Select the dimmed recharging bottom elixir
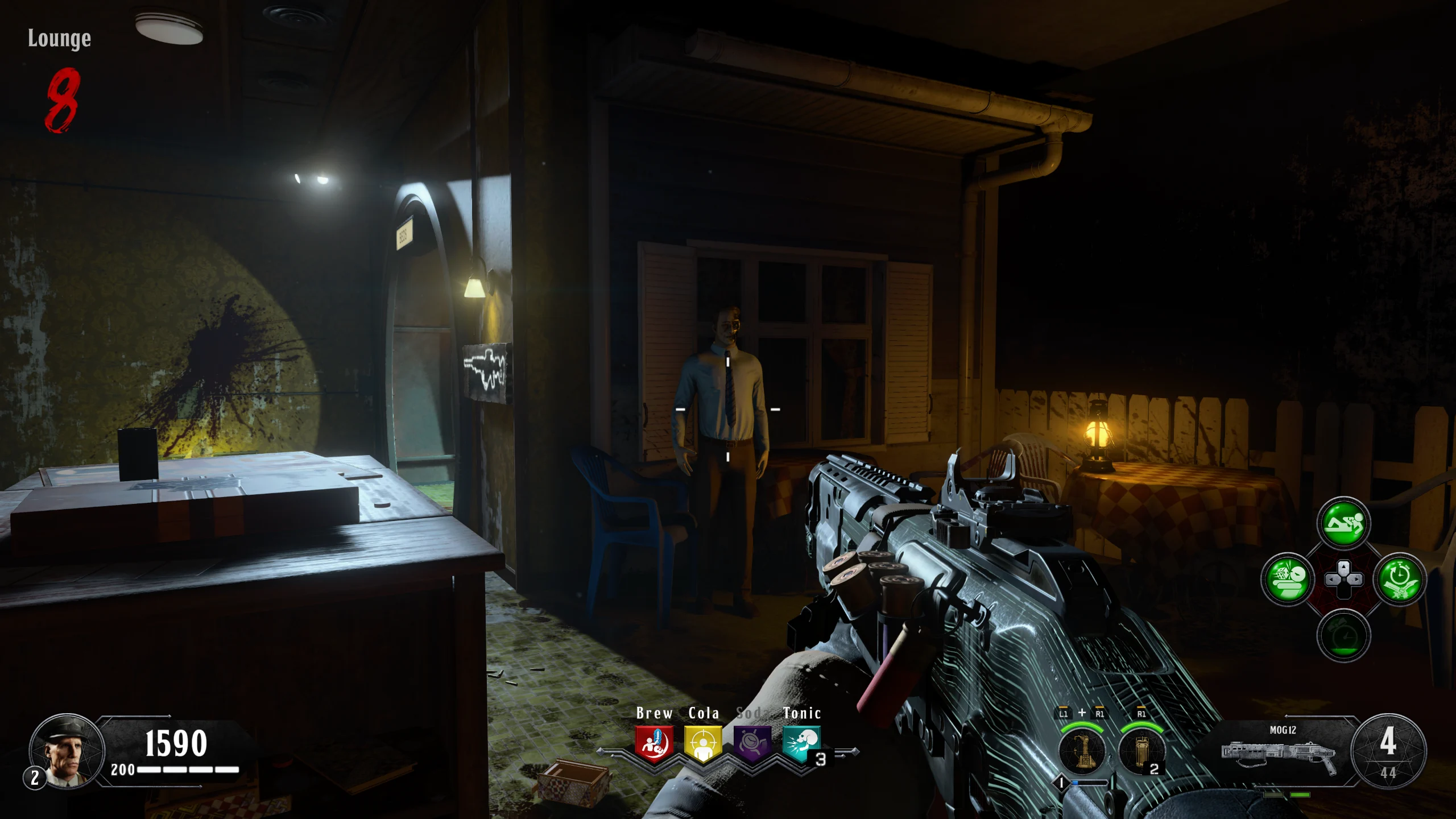 pyautogui.click(x=1343, y=635)
